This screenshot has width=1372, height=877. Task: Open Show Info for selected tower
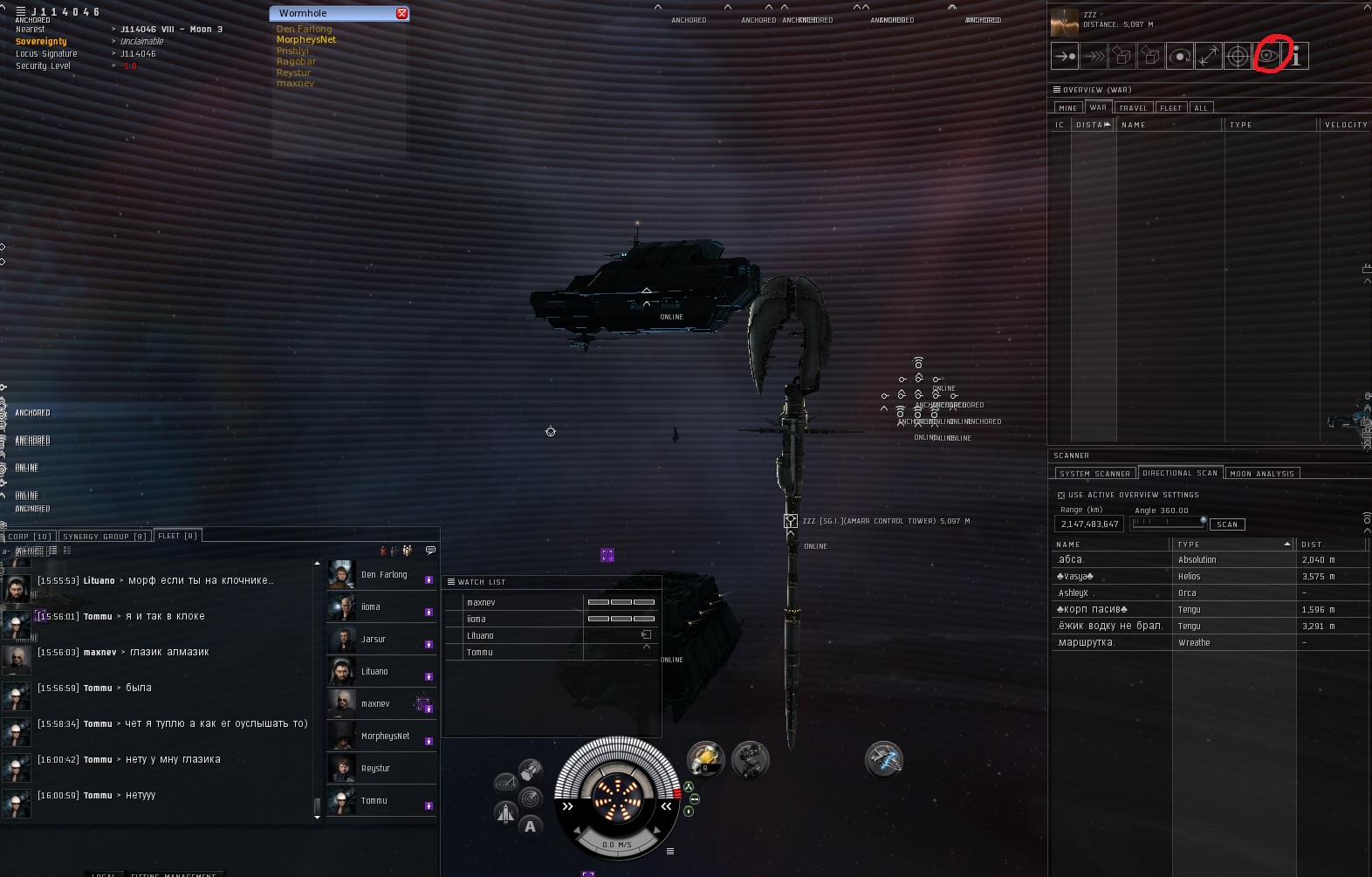tap(1296, 57)
